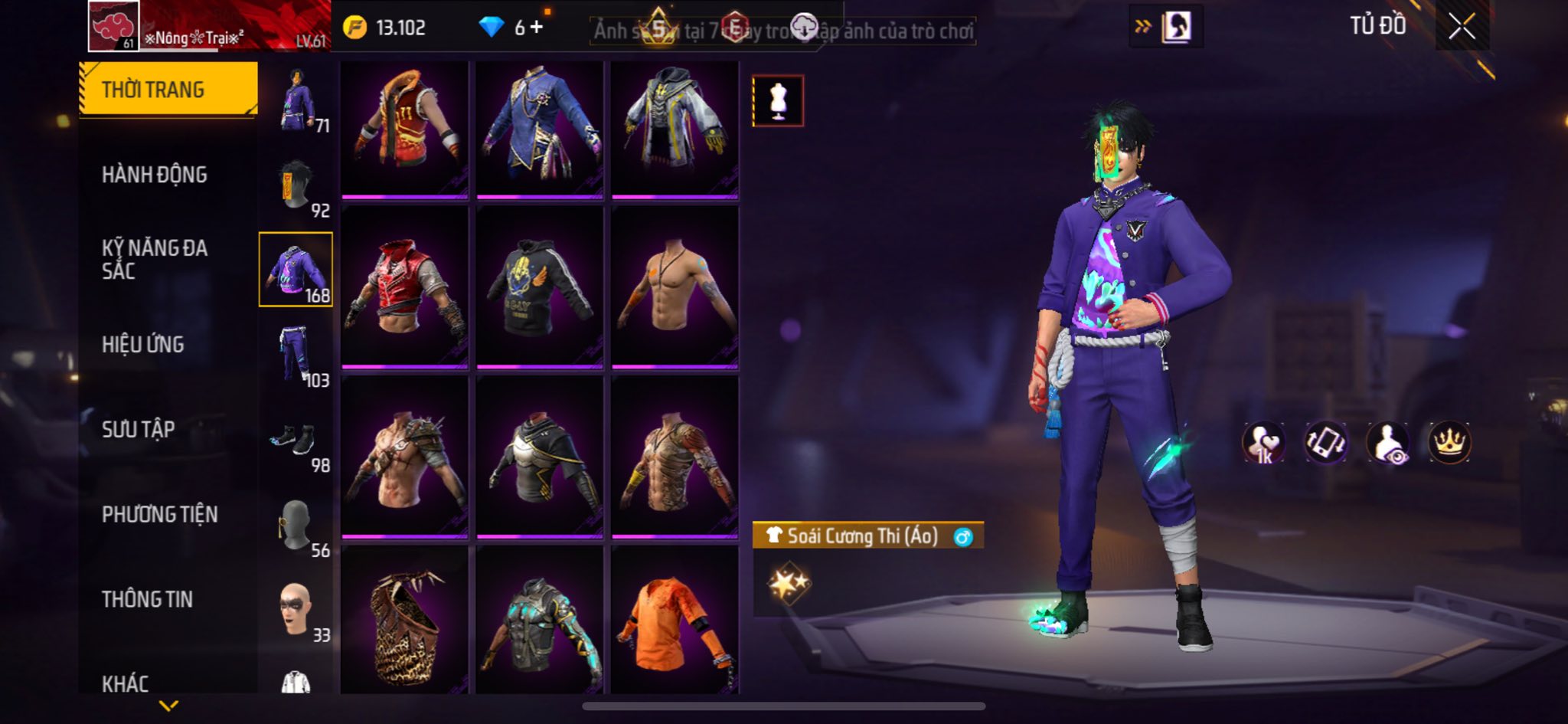Close the wardrobe with the X button
The height and width of the screenshot is (724, 1568).
pyautogui.click(x=1461, y=27)
